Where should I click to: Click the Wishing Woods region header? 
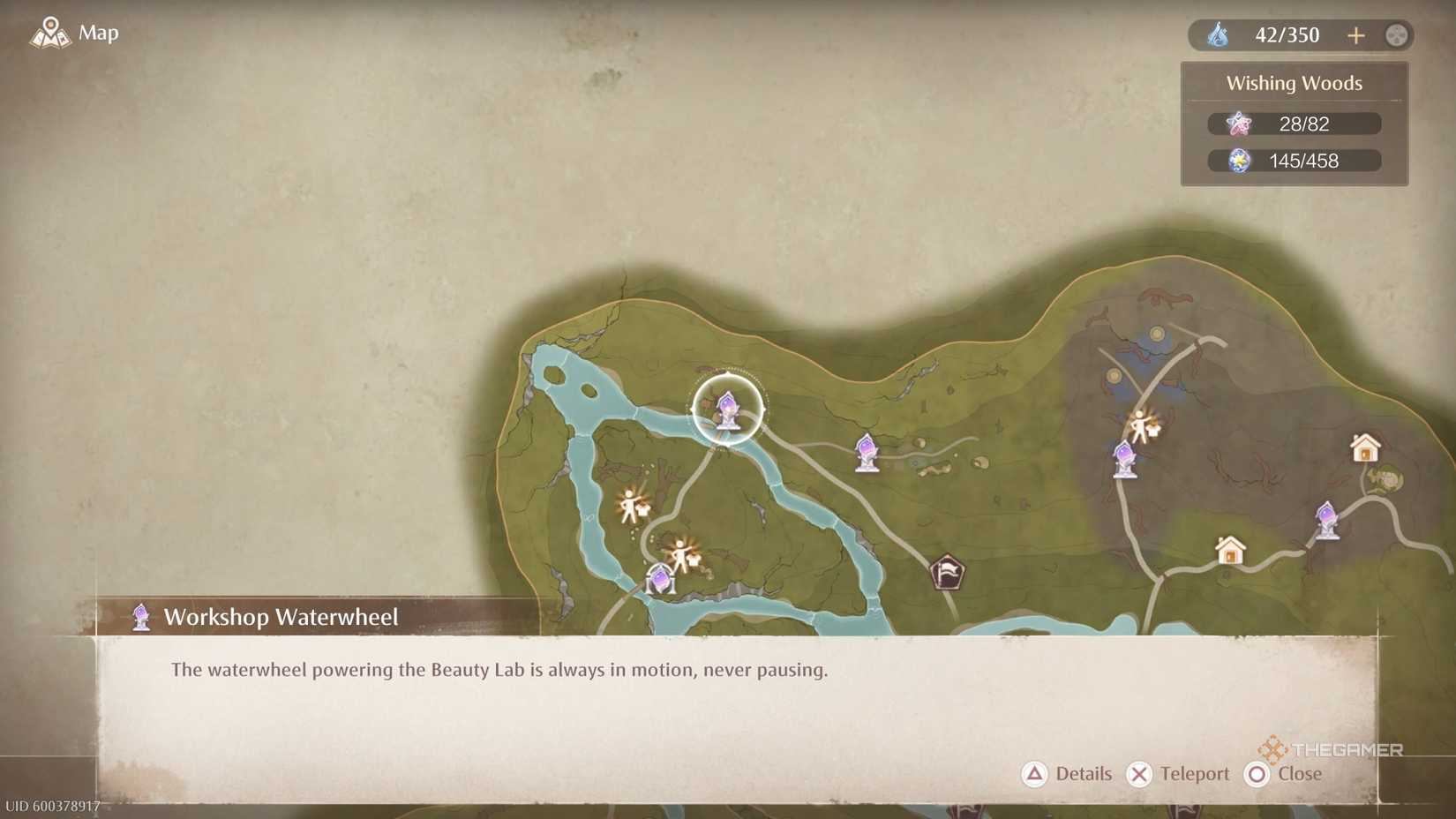(x=1294, y=82)
